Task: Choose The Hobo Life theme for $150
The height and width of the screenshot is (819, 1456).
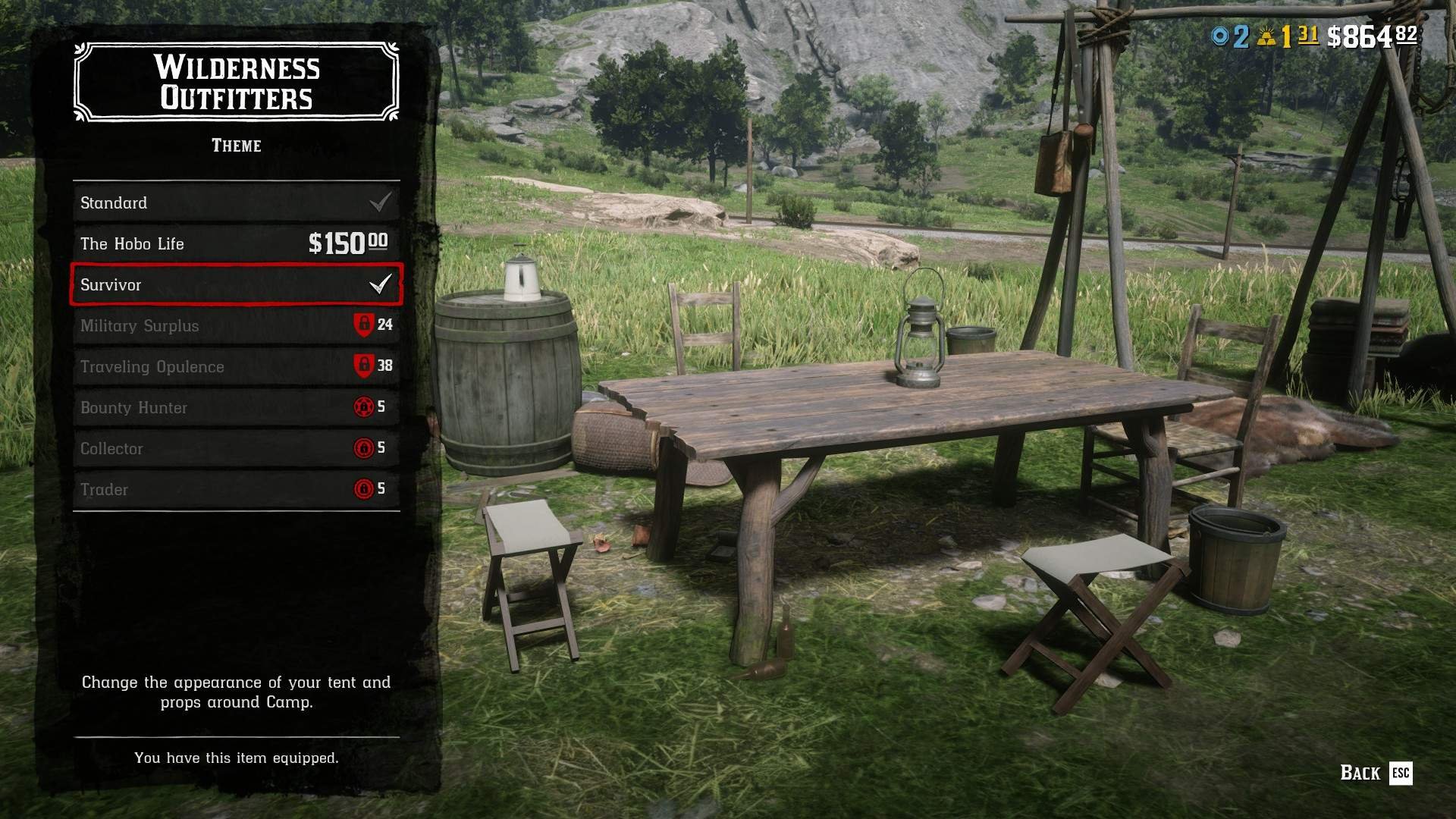Action: [236, 243]
